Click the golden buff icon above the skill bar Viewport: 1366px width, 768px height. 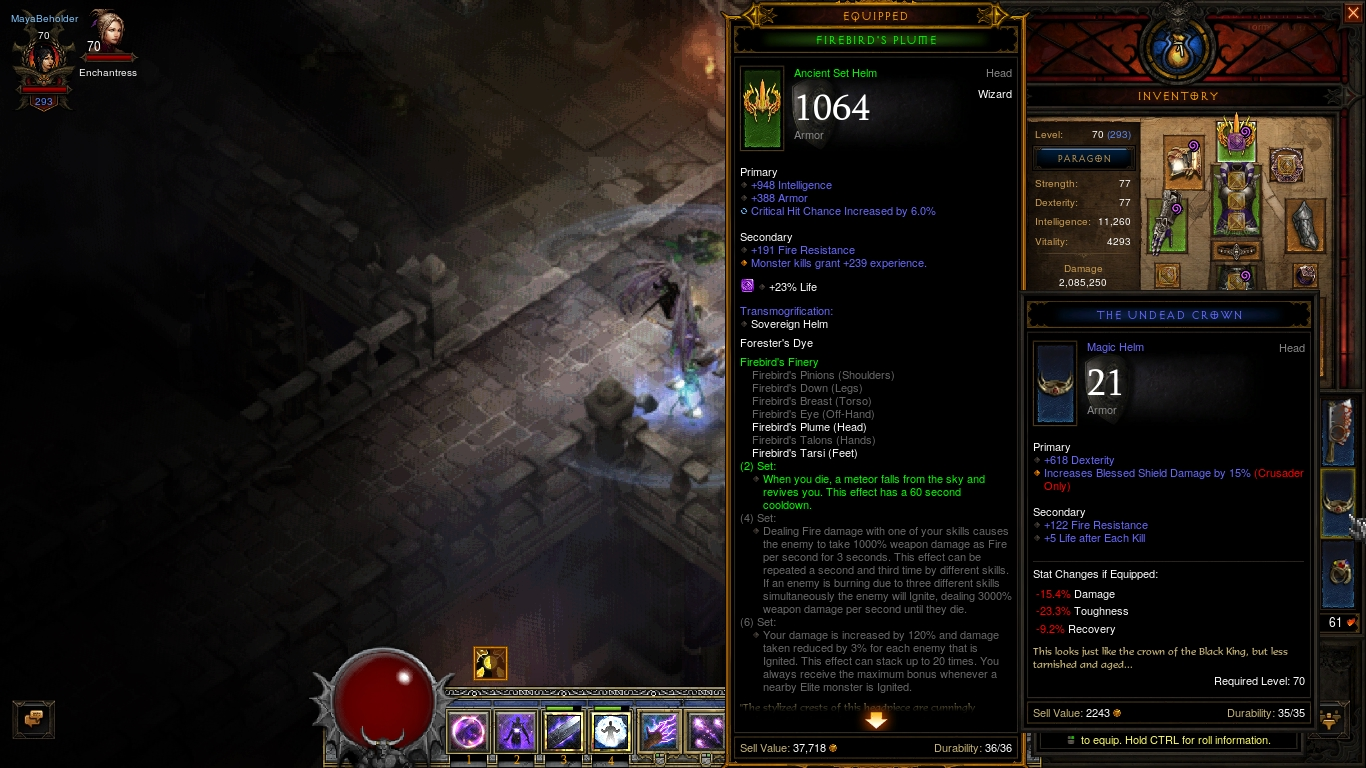(490, 663)
